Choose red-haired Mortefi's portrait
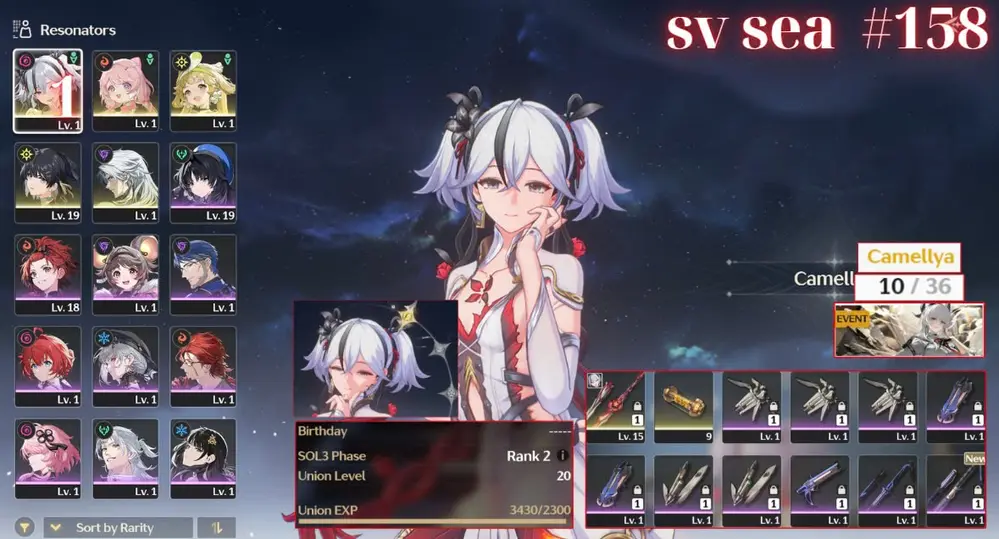This screenshot has height=539, width=999. pyautogui.click(x=203, y=367)
